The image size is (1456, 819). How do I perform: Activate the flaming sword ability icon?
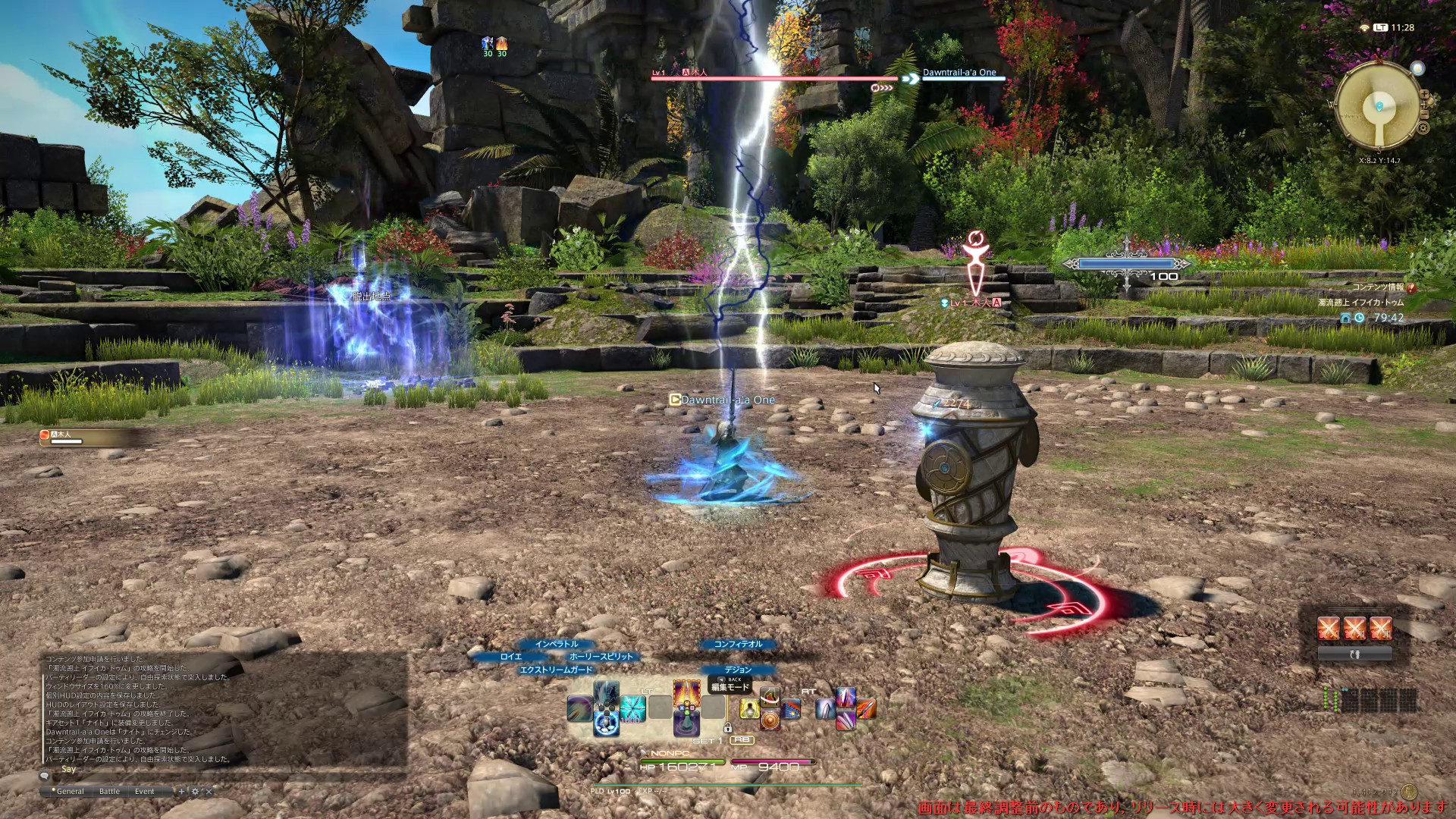point(866,708)
